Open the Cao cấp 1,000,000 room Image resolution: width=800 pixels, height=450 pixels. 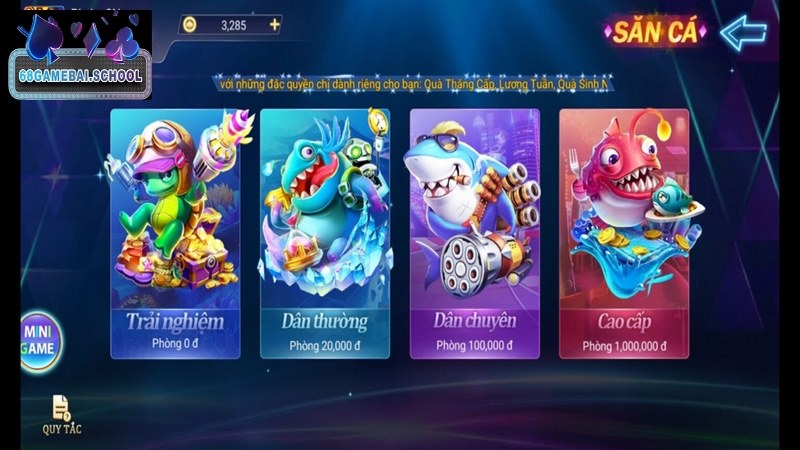(624, 232)
